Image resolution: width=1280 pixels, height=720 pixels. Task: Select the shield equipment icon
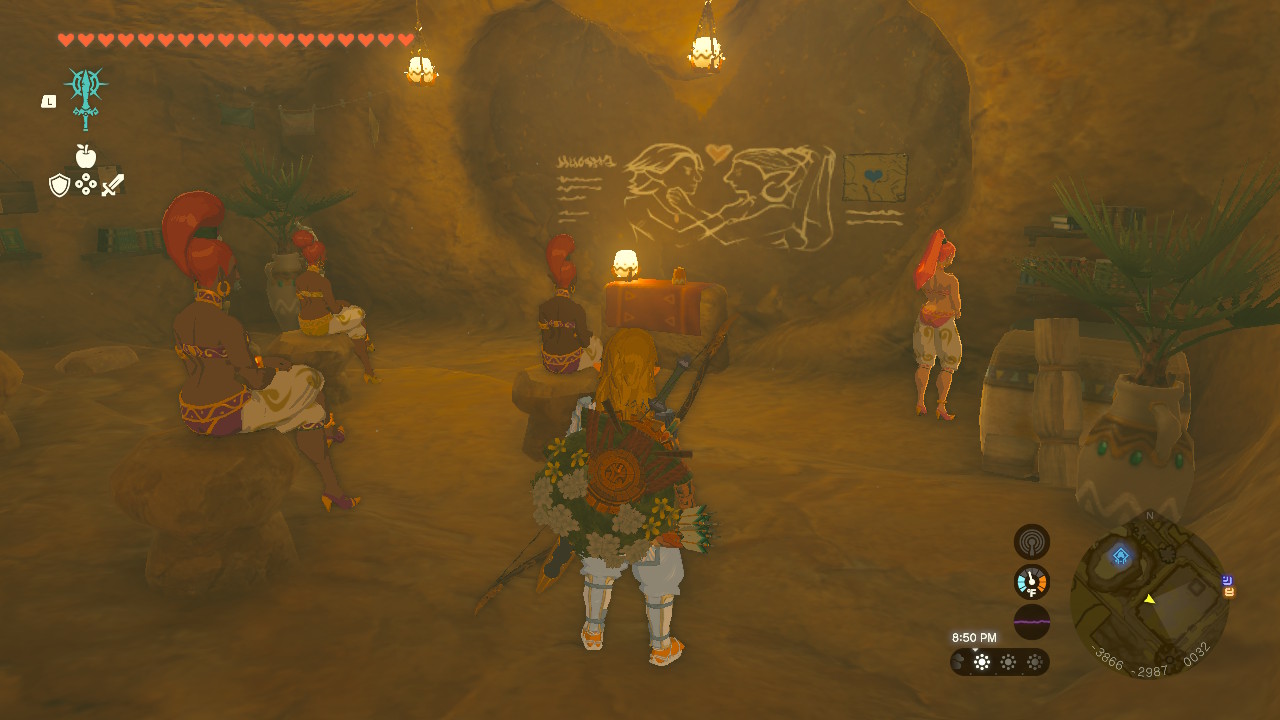[59, 185]
